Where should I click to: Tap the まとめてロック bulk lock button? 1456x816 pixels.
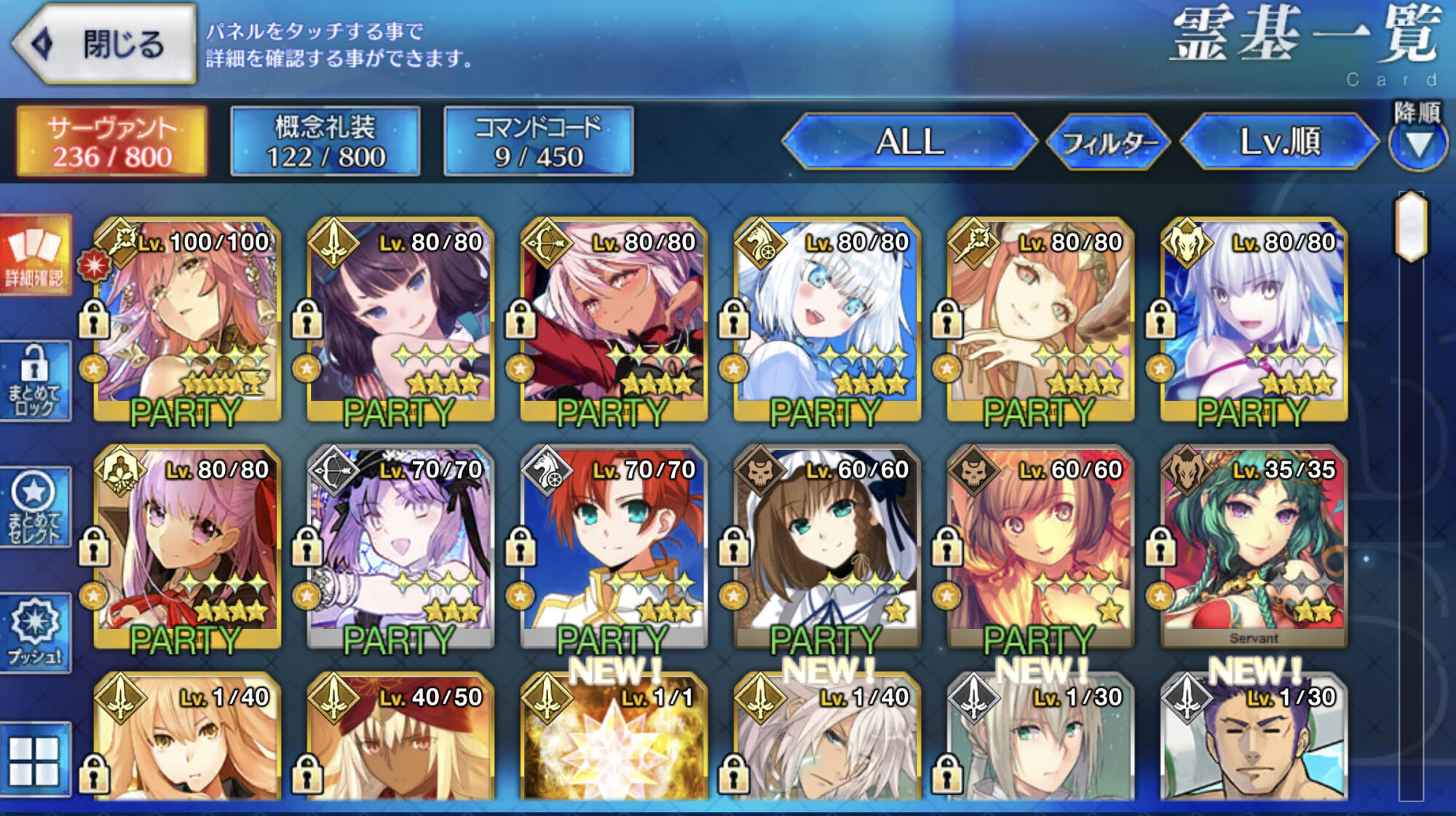pyautogui.click(x=35, y=381)
